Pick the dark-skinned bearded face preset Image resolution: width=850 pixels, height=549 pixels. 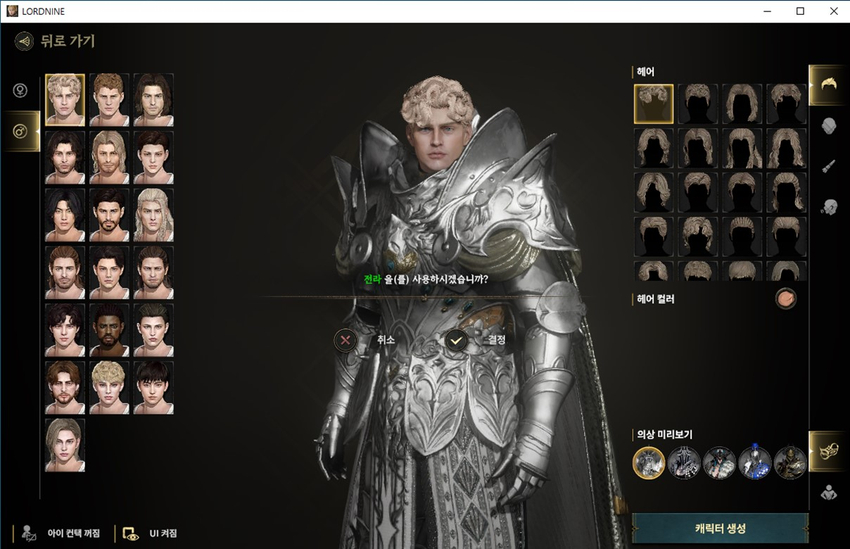tap(109, 329)
